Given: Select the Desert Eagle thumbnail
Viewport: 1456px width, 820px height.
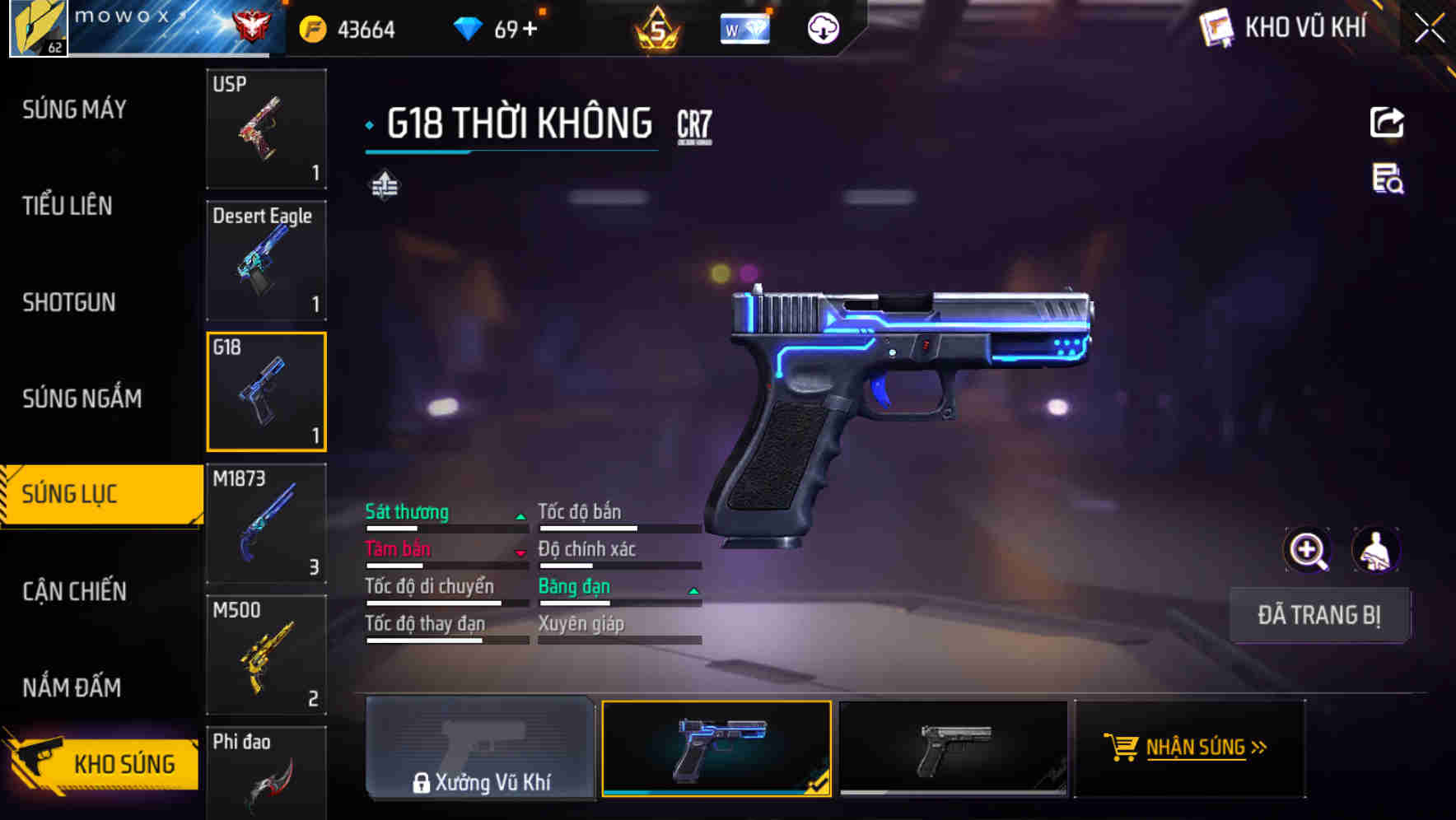Looking at the screenshot, I should tap(266, 259).
